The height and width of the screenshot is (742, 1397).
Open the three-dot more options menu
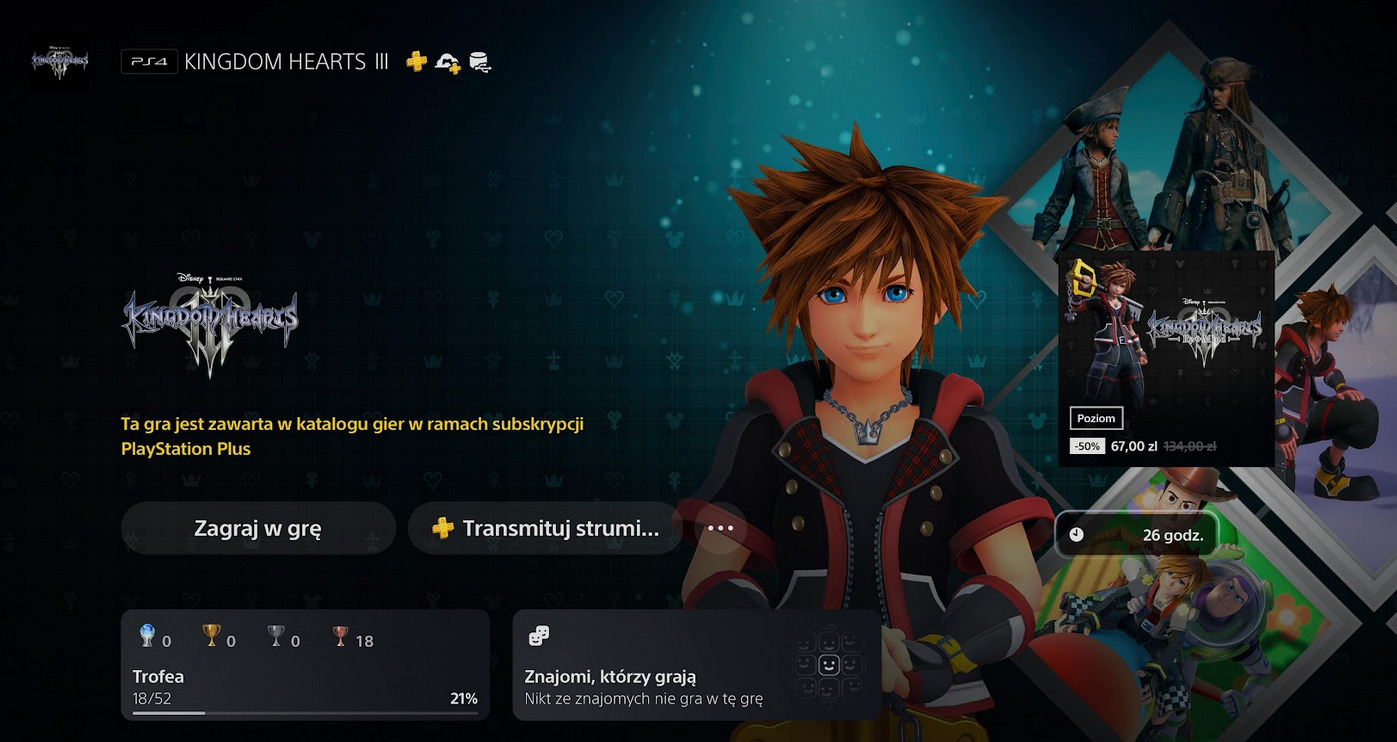(x=720, y=528)
